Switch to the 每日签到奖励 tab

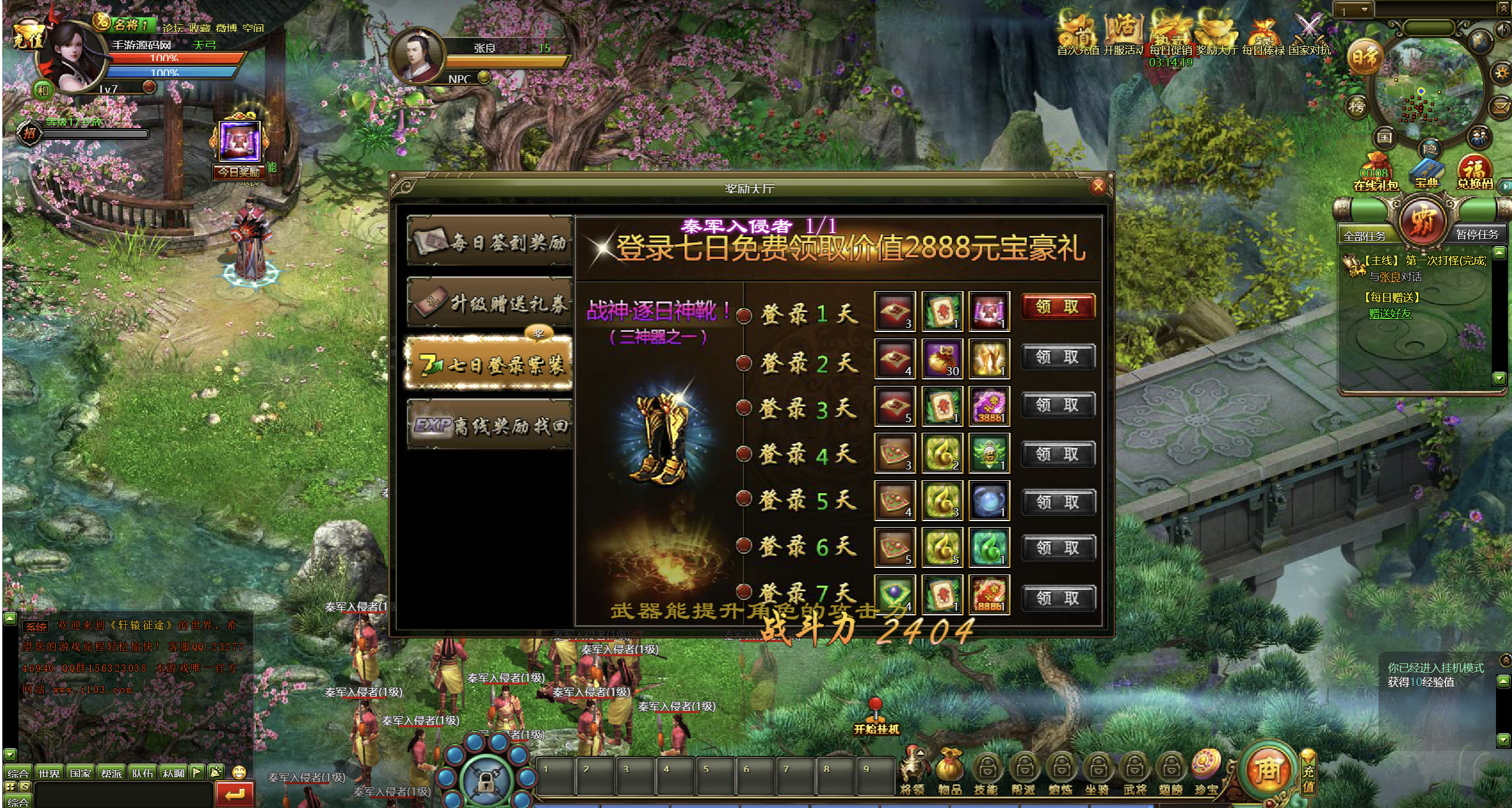[490, 242]
